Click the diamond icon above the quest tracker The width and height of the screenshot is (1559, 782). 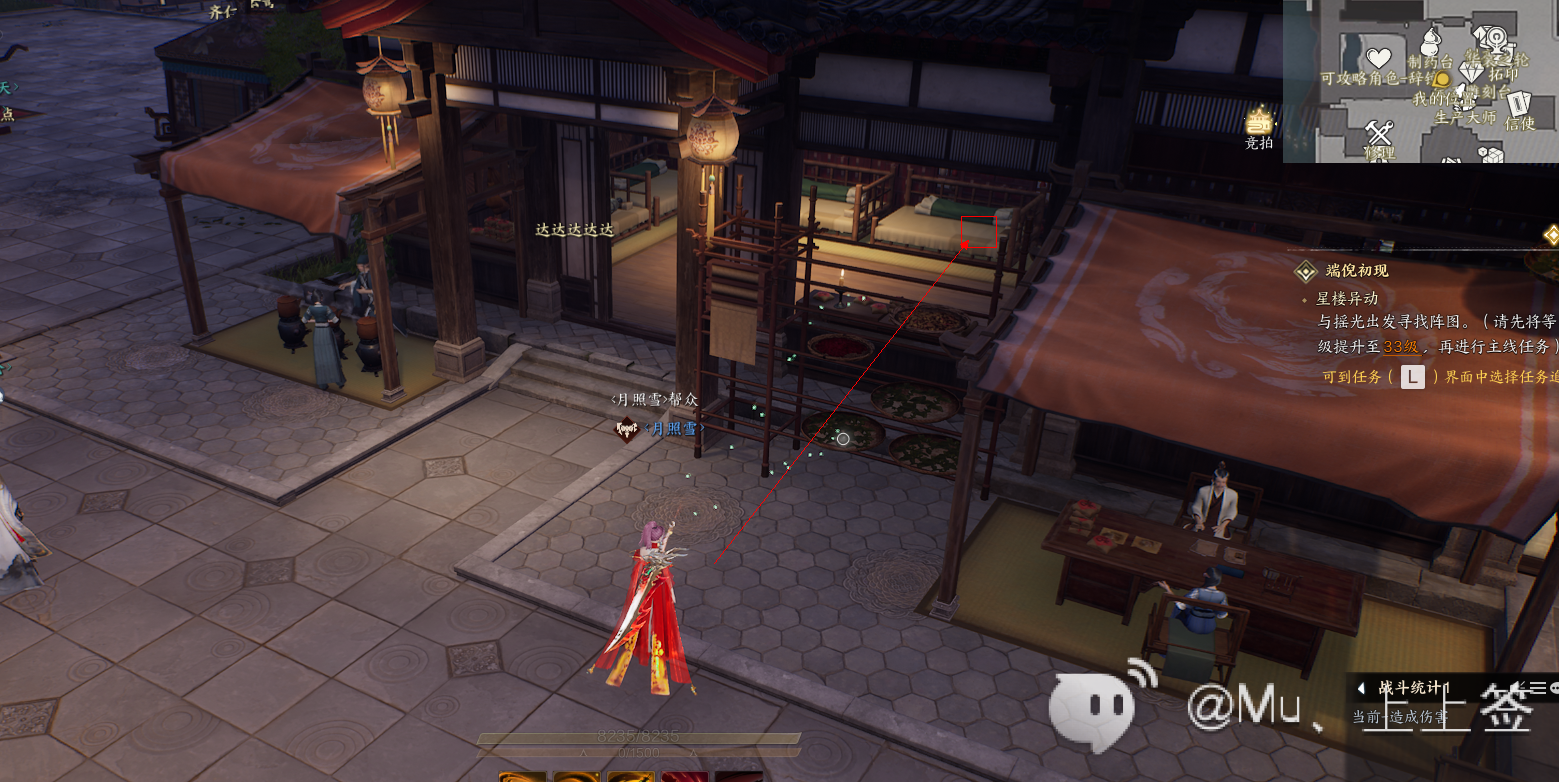pyautogui.click(x=1551, y=235)
